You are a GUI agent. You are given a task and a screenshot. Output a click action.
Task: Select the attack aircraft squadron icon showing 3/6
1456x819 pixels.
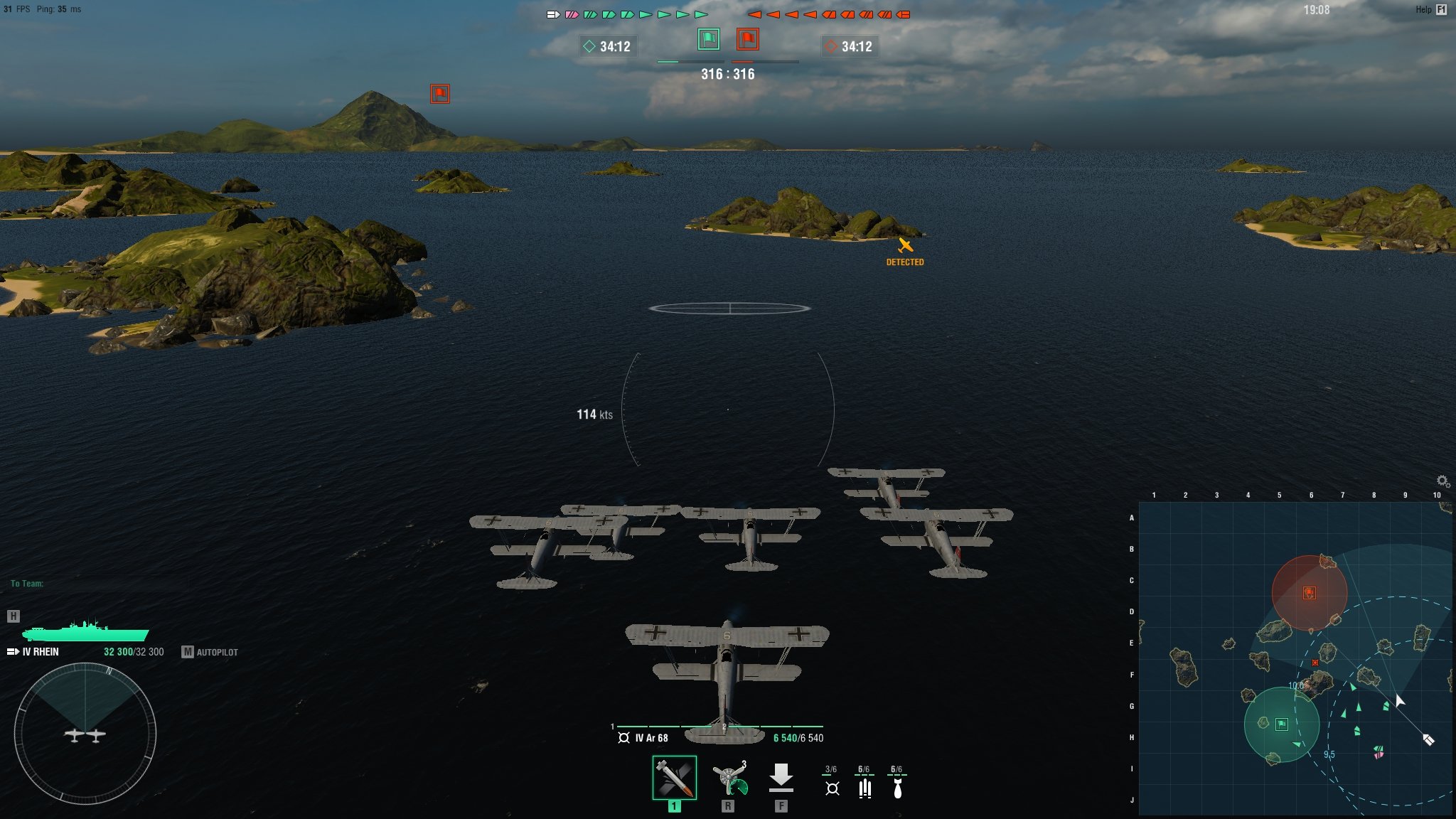[x=832, y=788]
